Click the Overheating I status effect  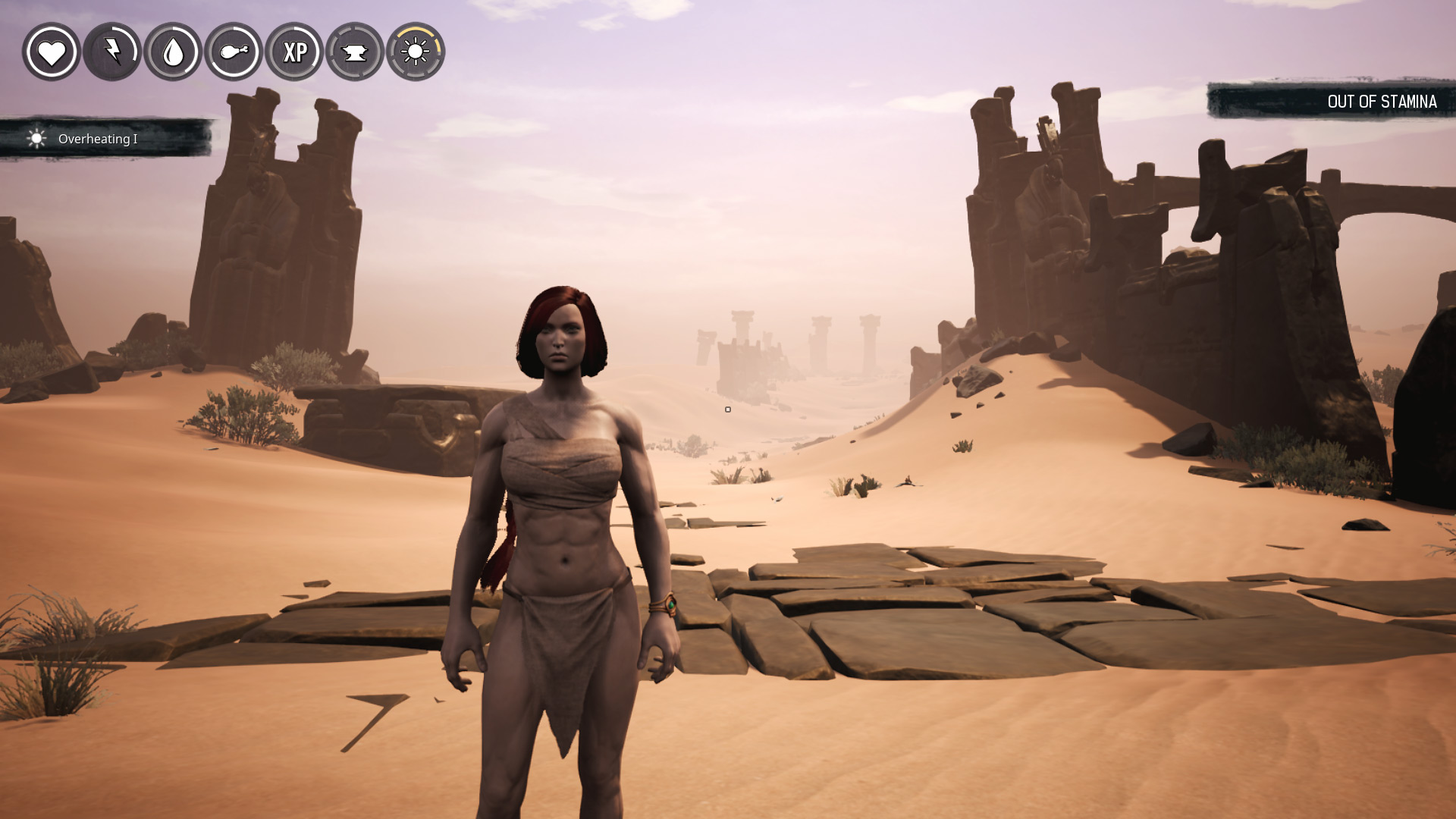point(97,139)
